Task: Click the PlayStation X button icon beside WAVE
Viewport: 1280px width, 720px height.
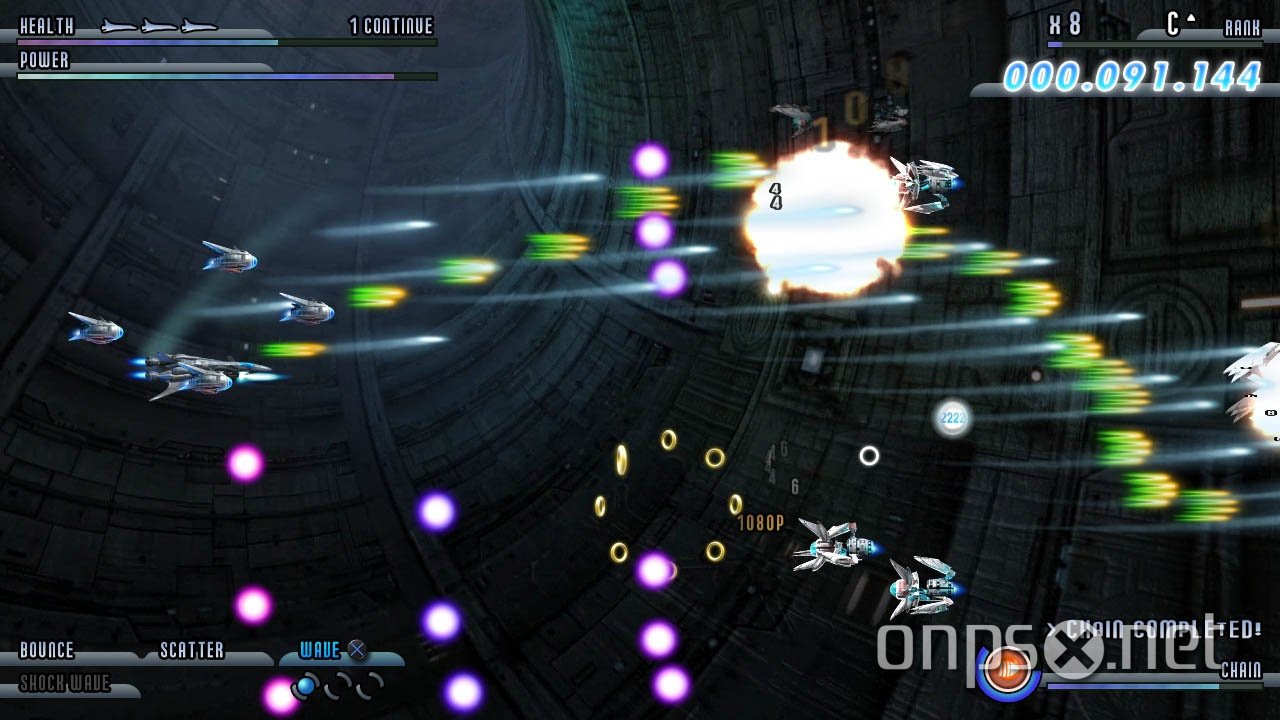Action: coord(358,650)
